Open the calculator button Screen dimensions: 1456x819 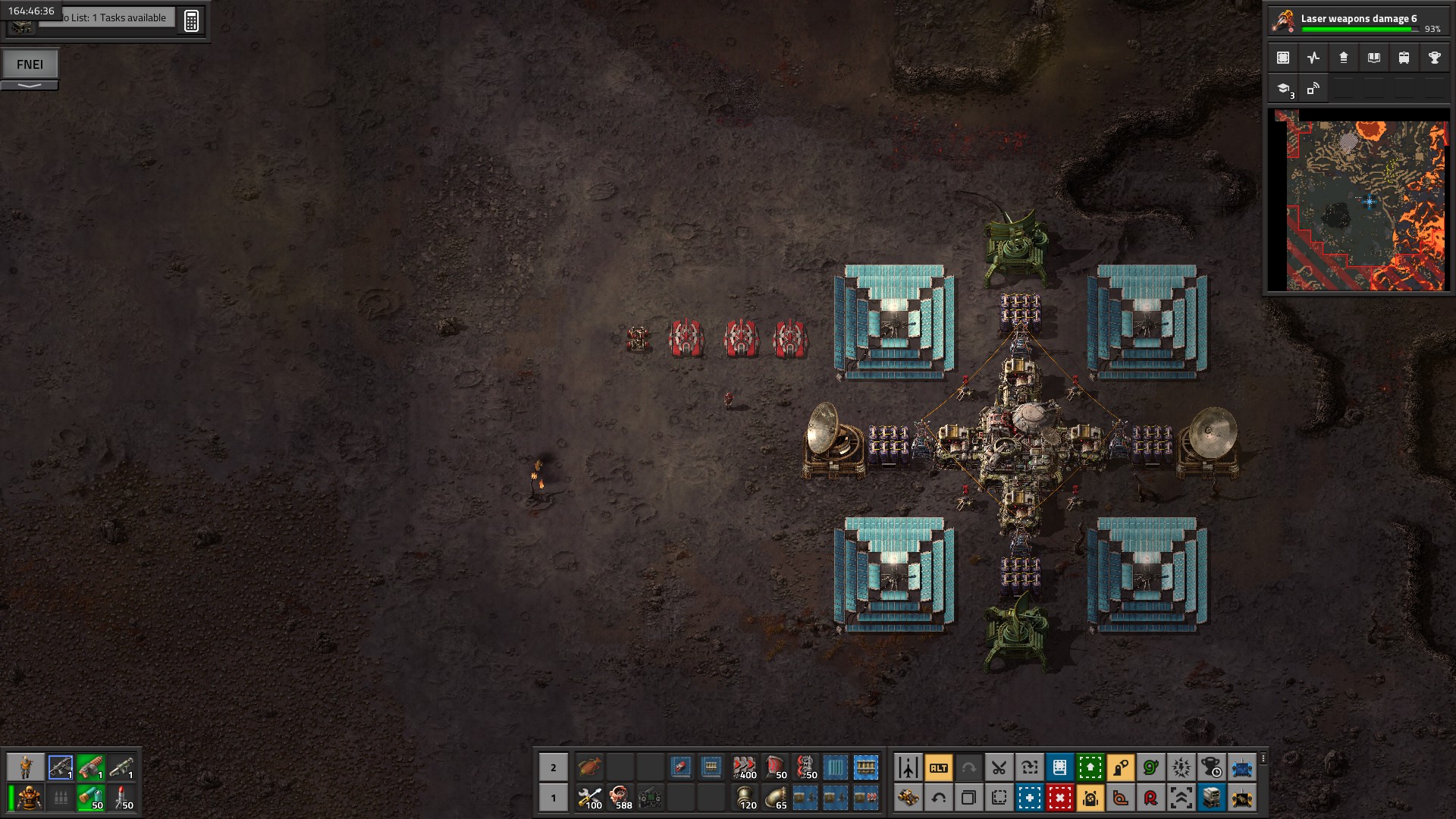pos(191,20)
